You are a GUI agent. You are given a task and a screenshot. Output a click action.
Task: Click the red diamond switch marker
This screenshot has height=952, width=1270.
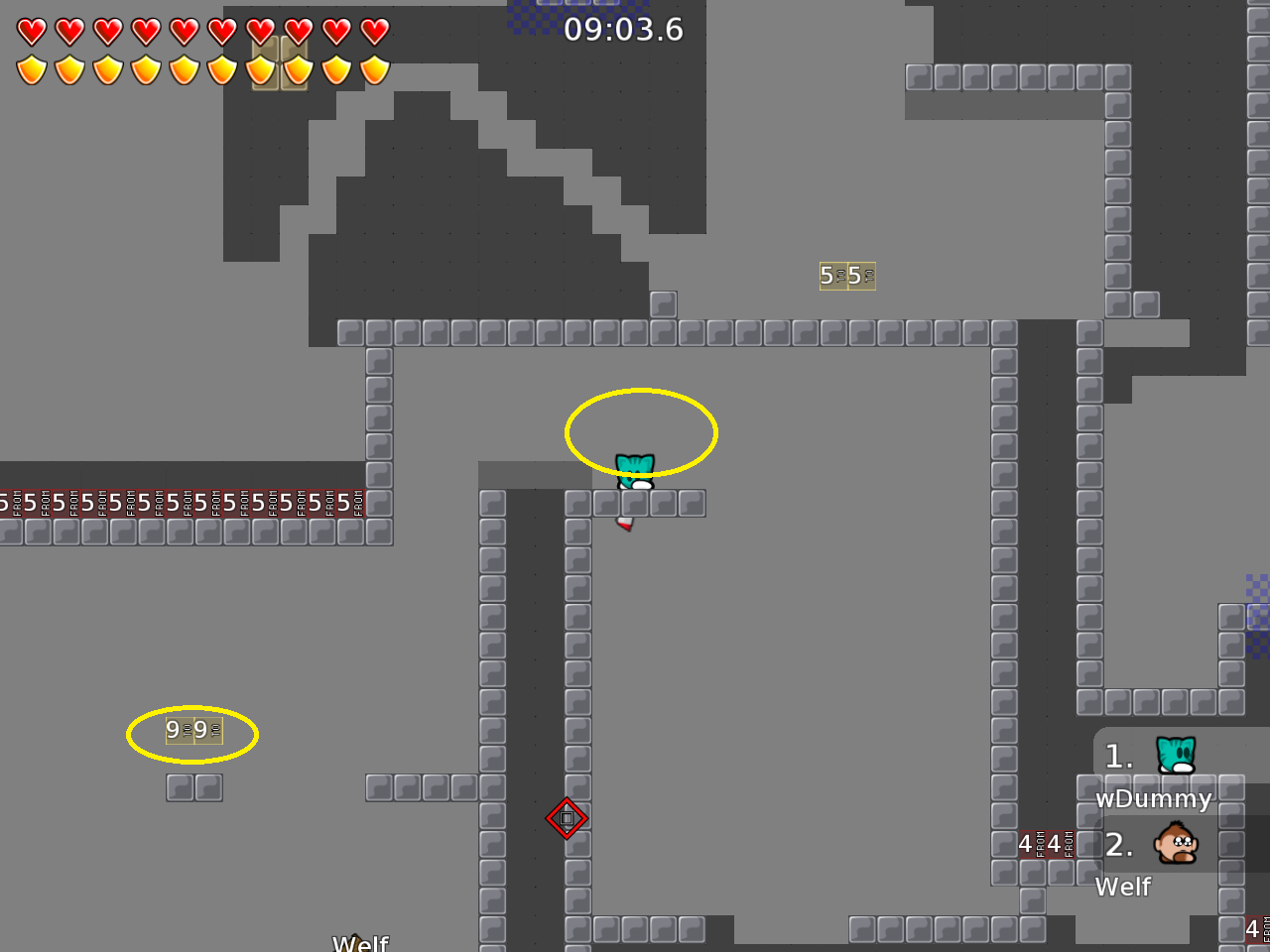567,818
